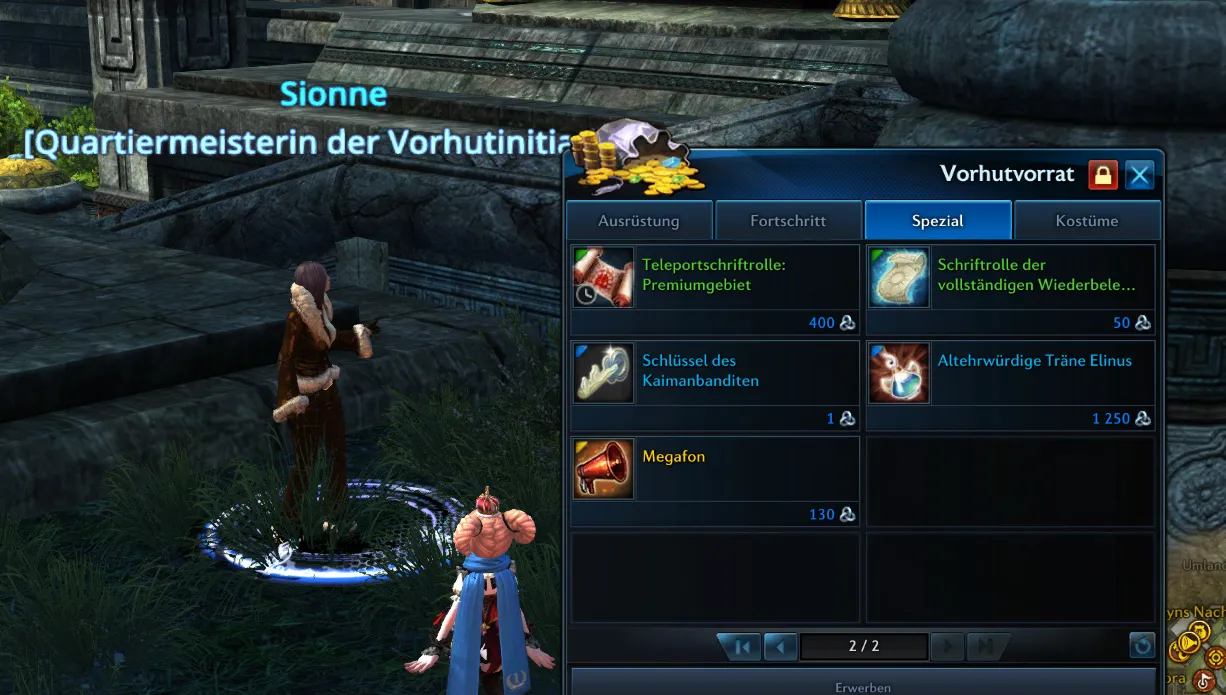Toggle the red lock button

click(1103, 175)
